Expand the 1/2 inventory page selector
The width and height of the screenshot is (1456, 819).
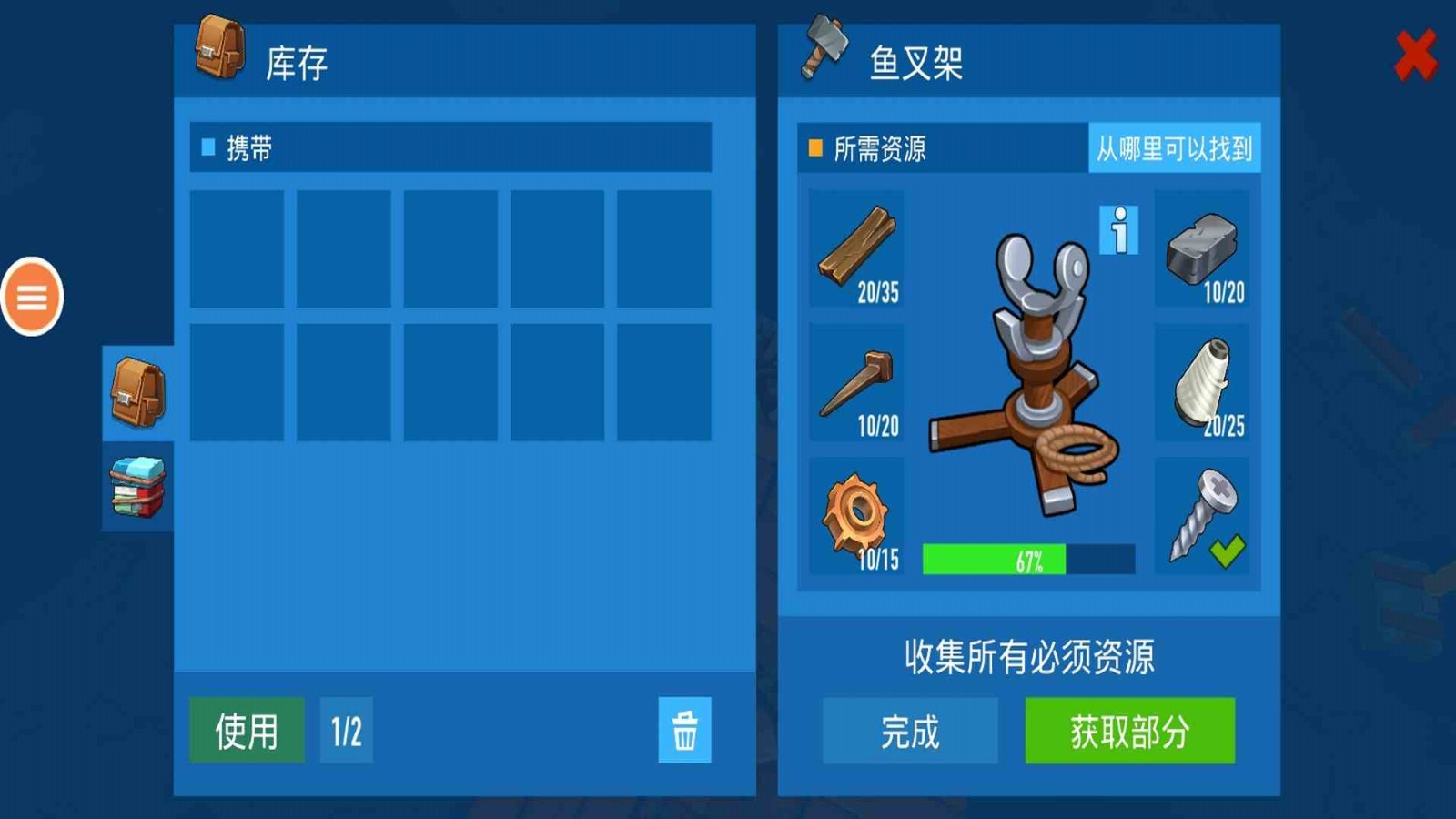coord(344,728)
